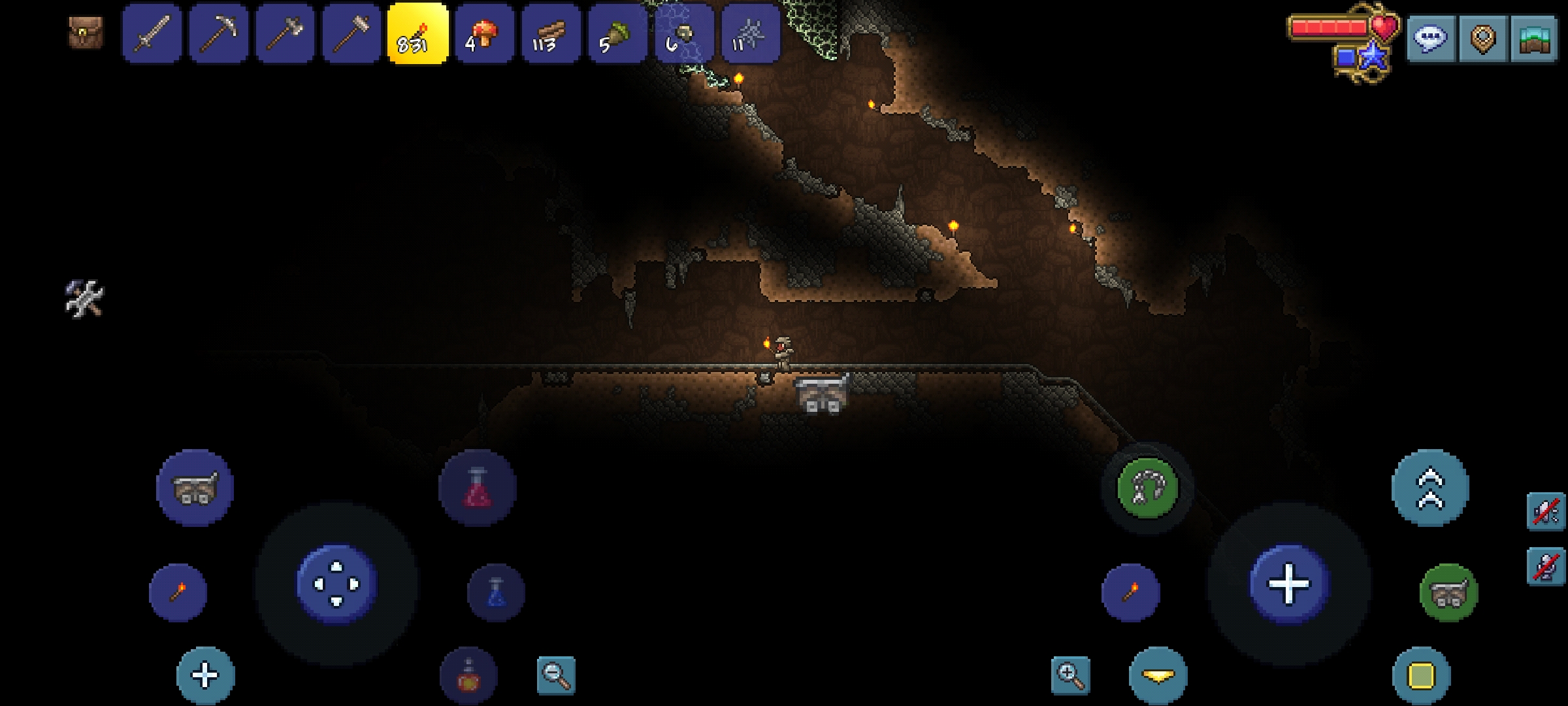Select the wood stack of 113
1568x706 pixels.
(551, 34)
